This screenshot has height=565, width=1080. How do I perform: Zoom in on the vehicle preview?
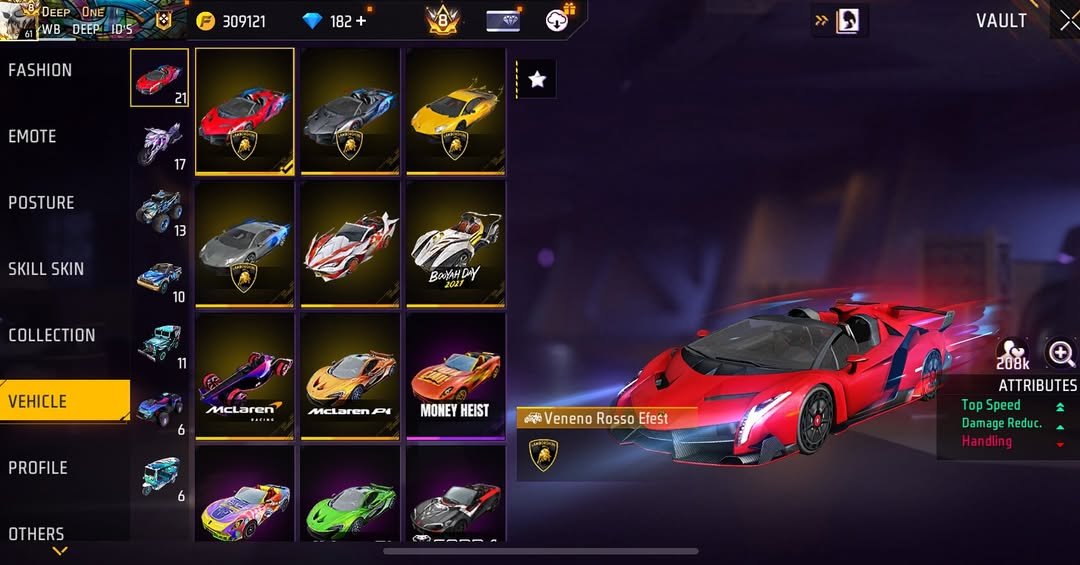coord(1060,353)
